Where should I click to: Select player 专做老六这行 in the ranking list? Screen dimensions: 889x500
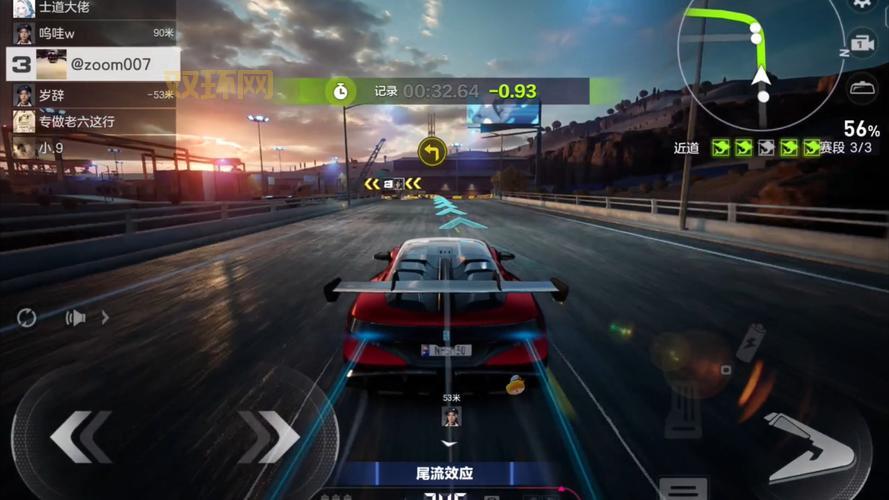pos(90,121)
